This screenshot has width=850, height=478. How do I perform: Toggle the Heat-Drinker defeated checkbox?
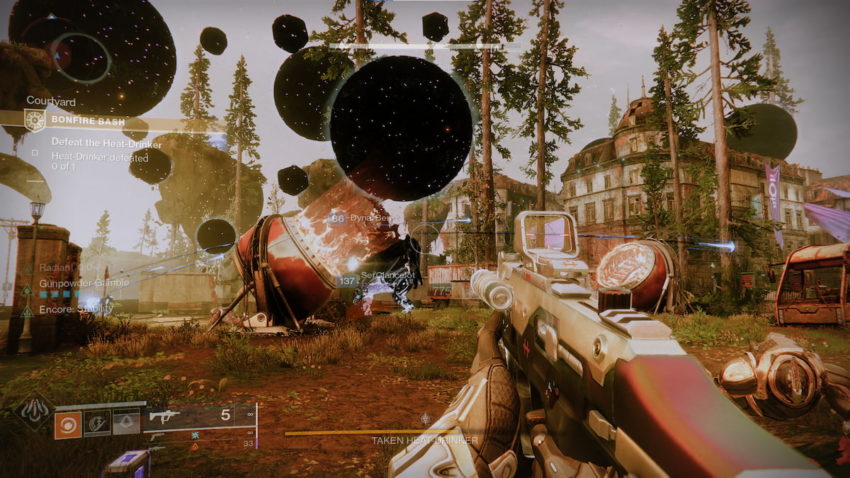36,153
